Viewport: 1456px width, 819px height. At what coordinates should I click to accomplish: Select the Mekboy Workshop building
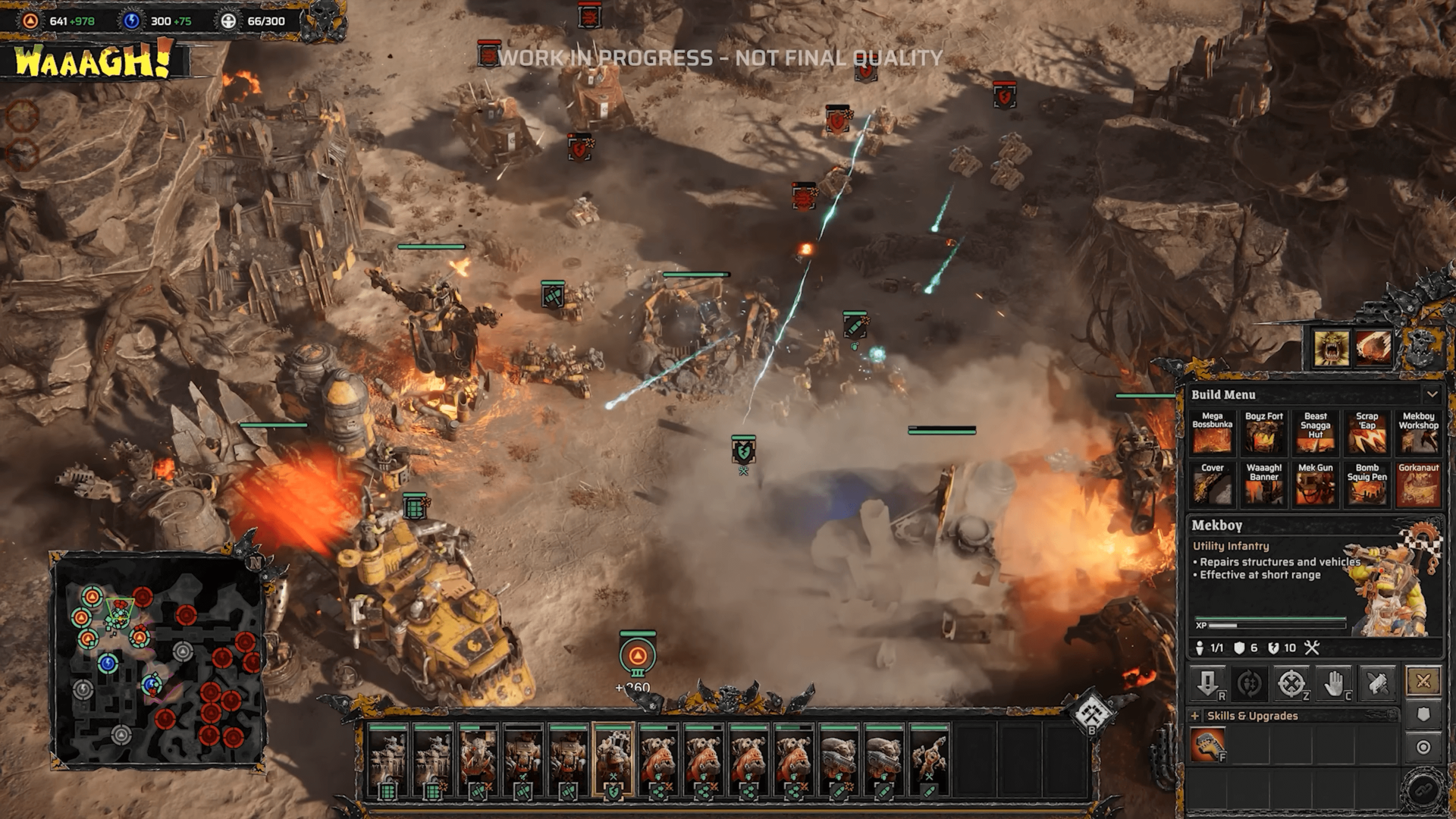coord(1418,434)
